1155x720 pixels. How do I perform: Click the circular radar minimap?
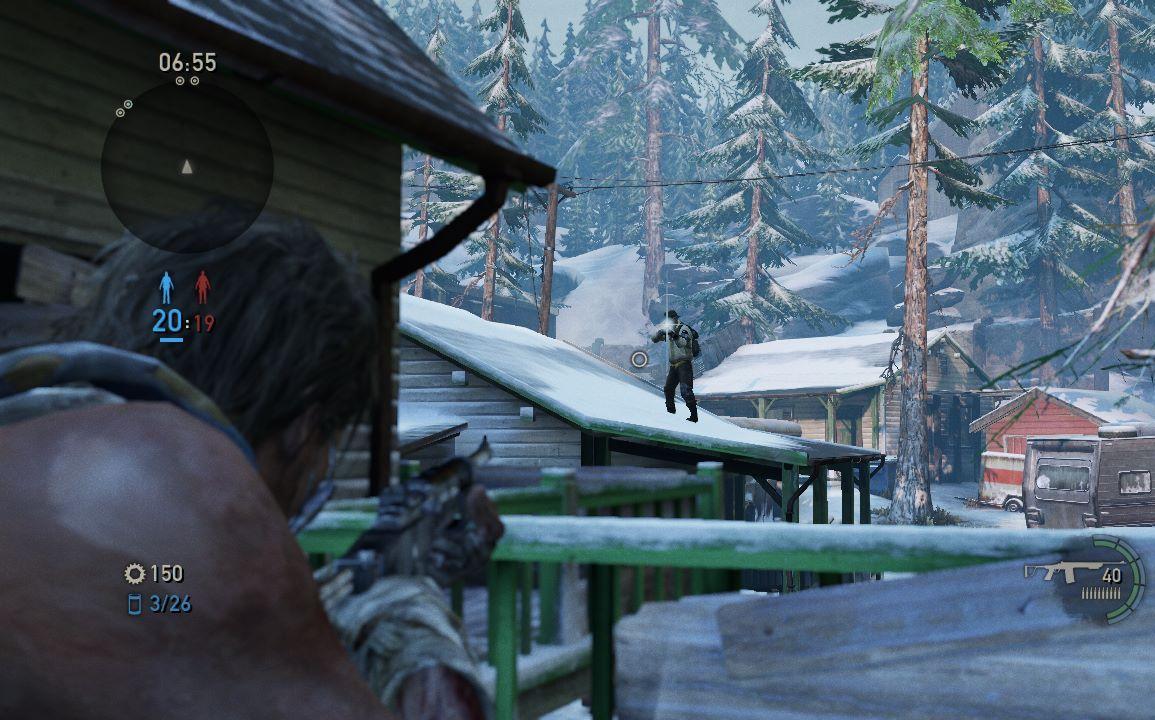tap(187, 166)
